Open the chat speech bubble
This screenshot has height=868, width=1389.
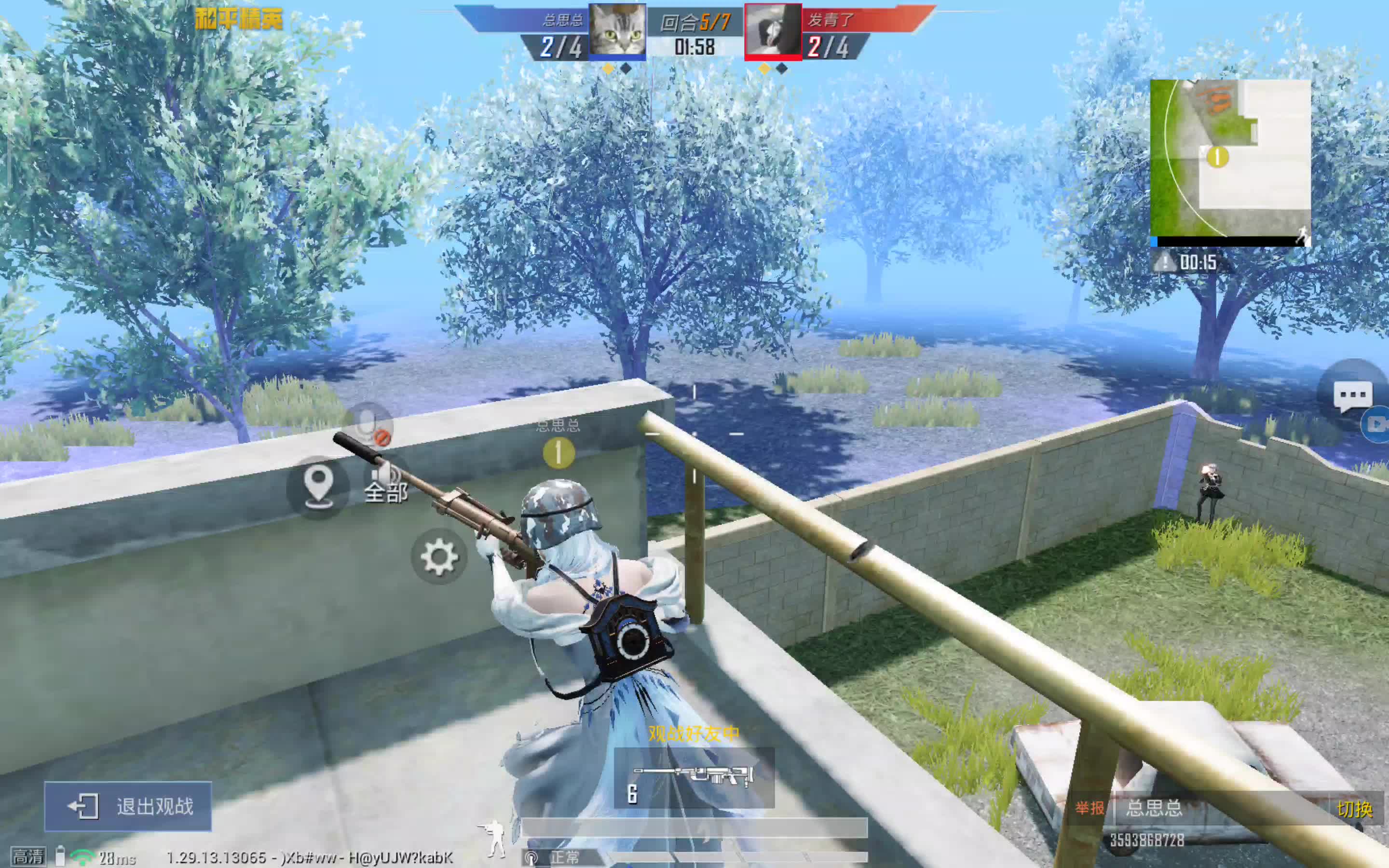[x=1353, y=395]
